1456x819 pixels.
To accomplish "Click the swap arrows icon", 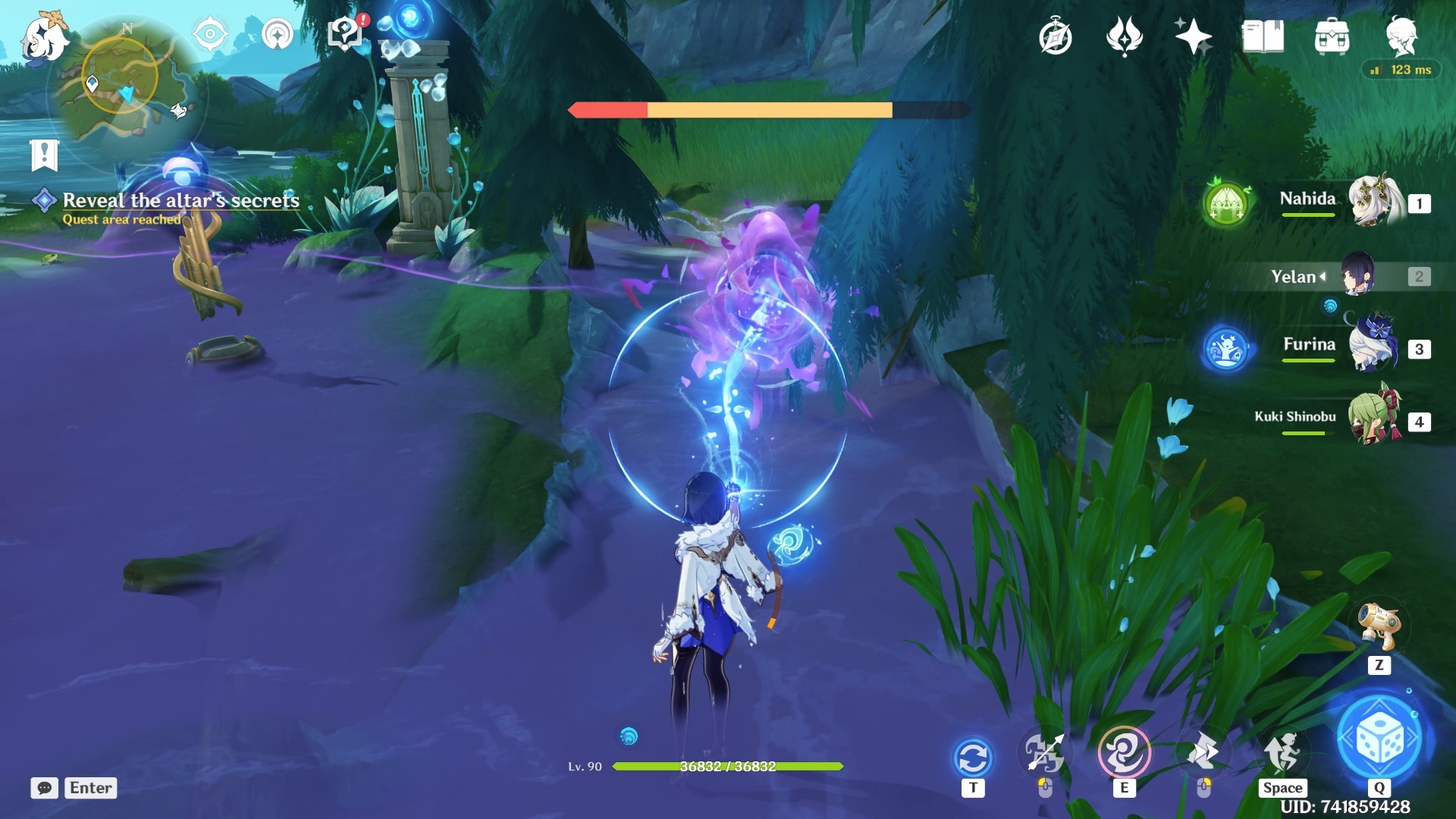I will (973, 757).
